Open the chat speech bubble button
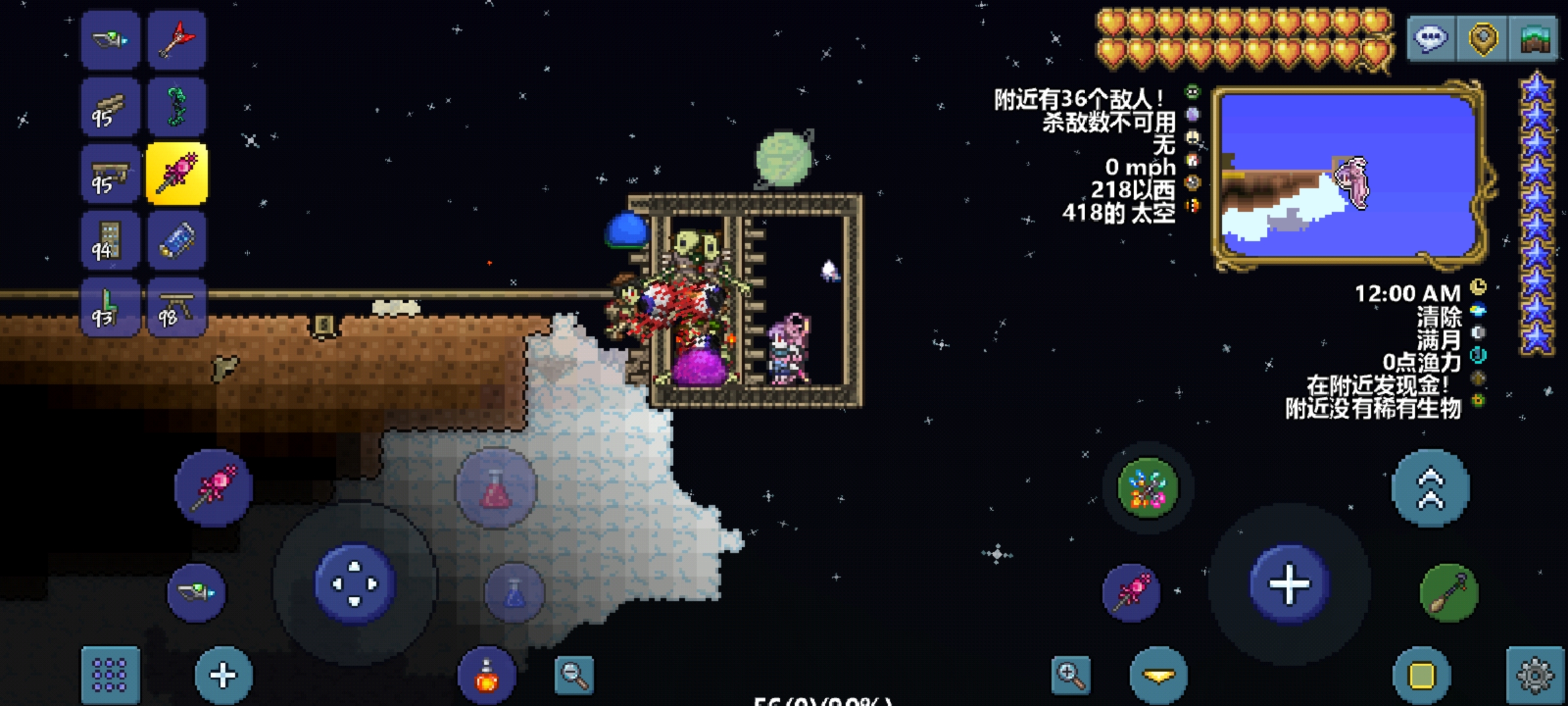The height and width of the screenshot is (706, 1568). (1431, 39)
